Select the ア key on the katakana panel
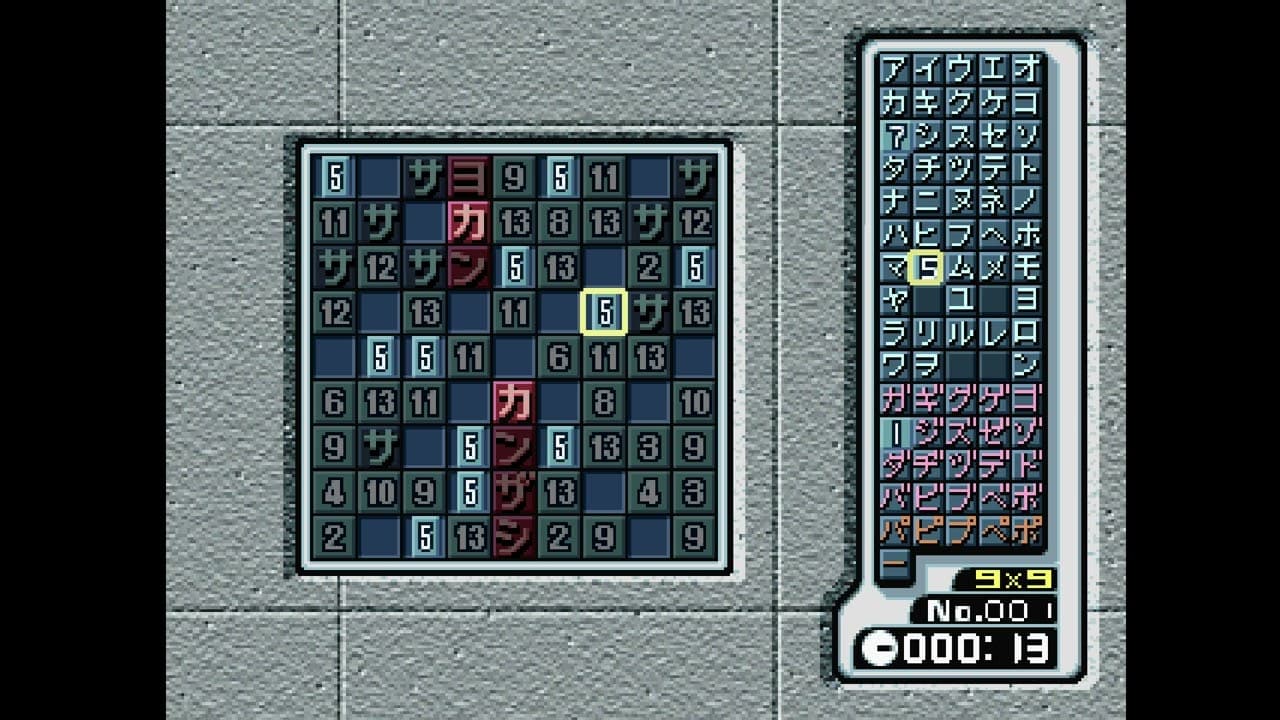This screenshot has height=720, width=1280. 892,70
